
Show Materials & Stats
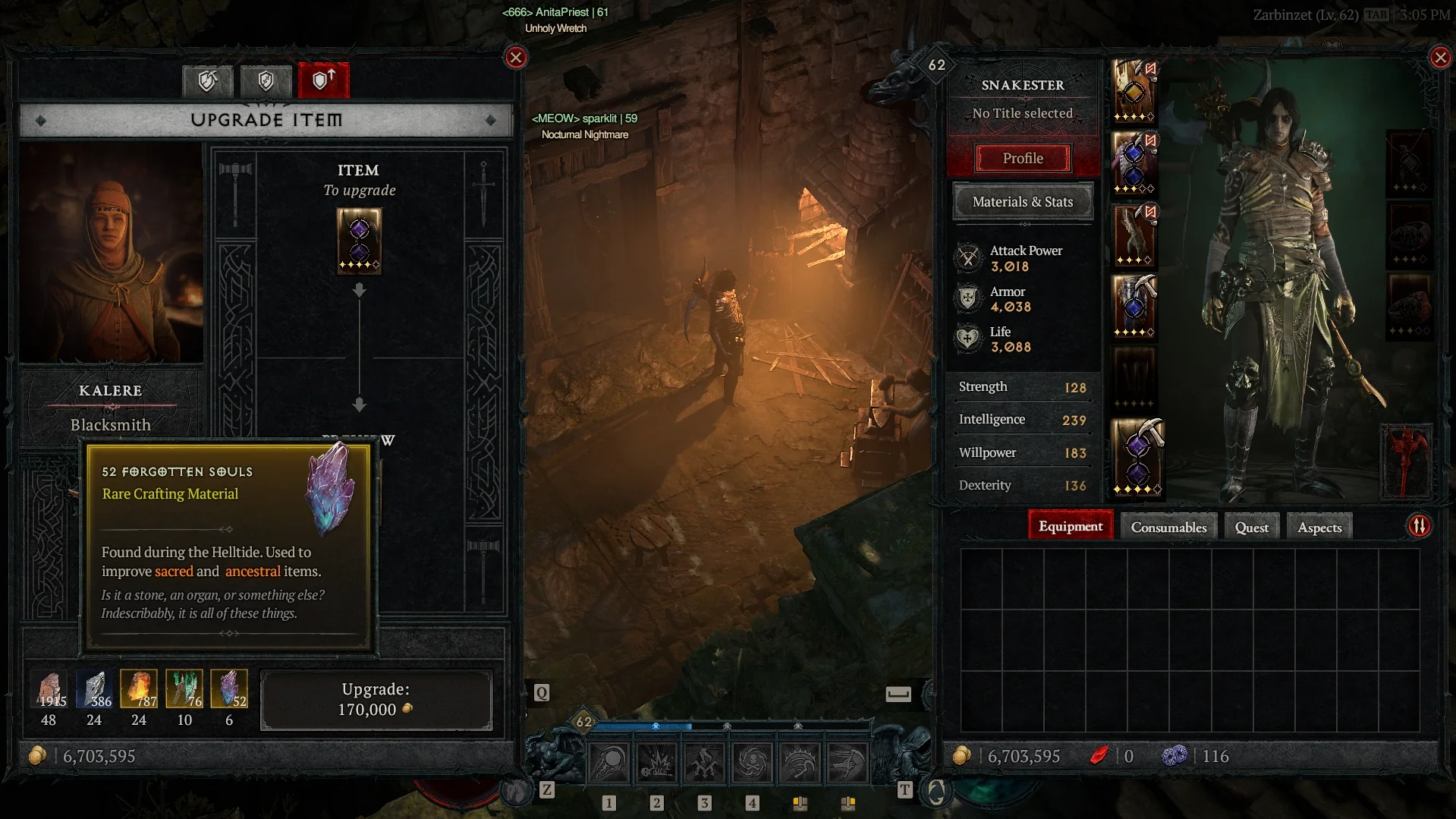1022,202
